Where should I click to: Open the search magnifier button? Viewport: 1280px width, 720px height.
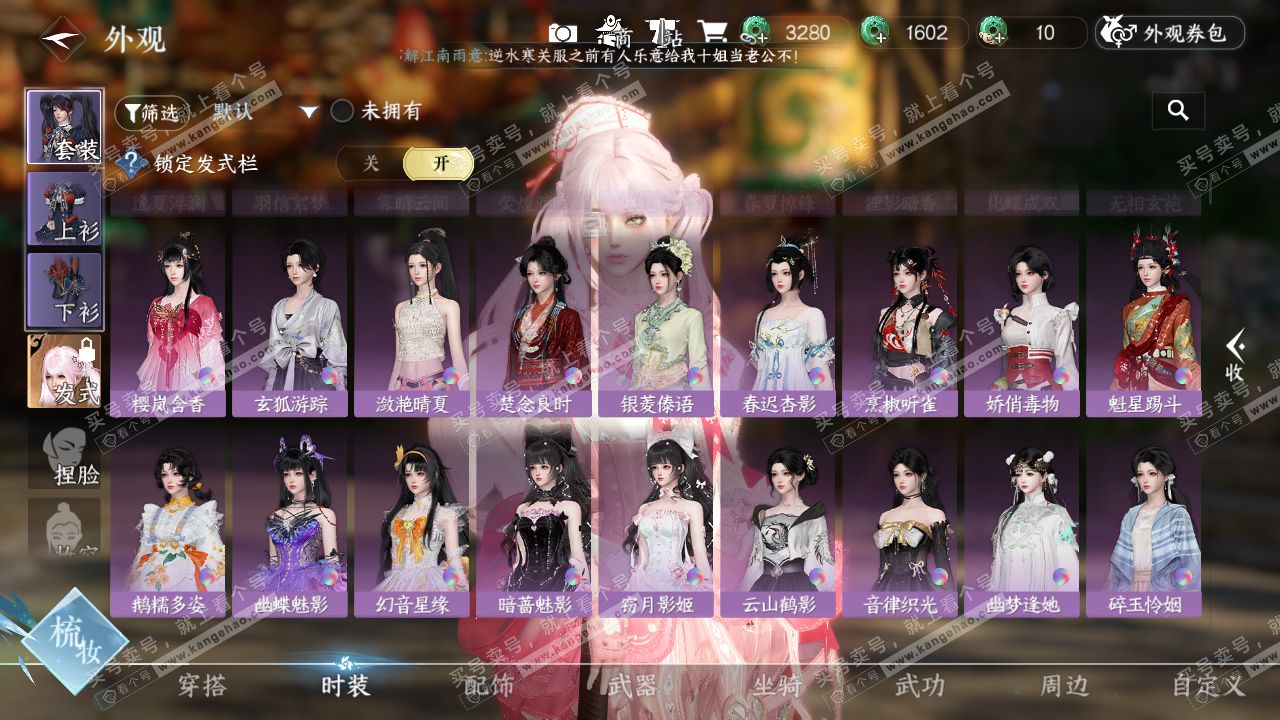click(x=1178, y=111)
